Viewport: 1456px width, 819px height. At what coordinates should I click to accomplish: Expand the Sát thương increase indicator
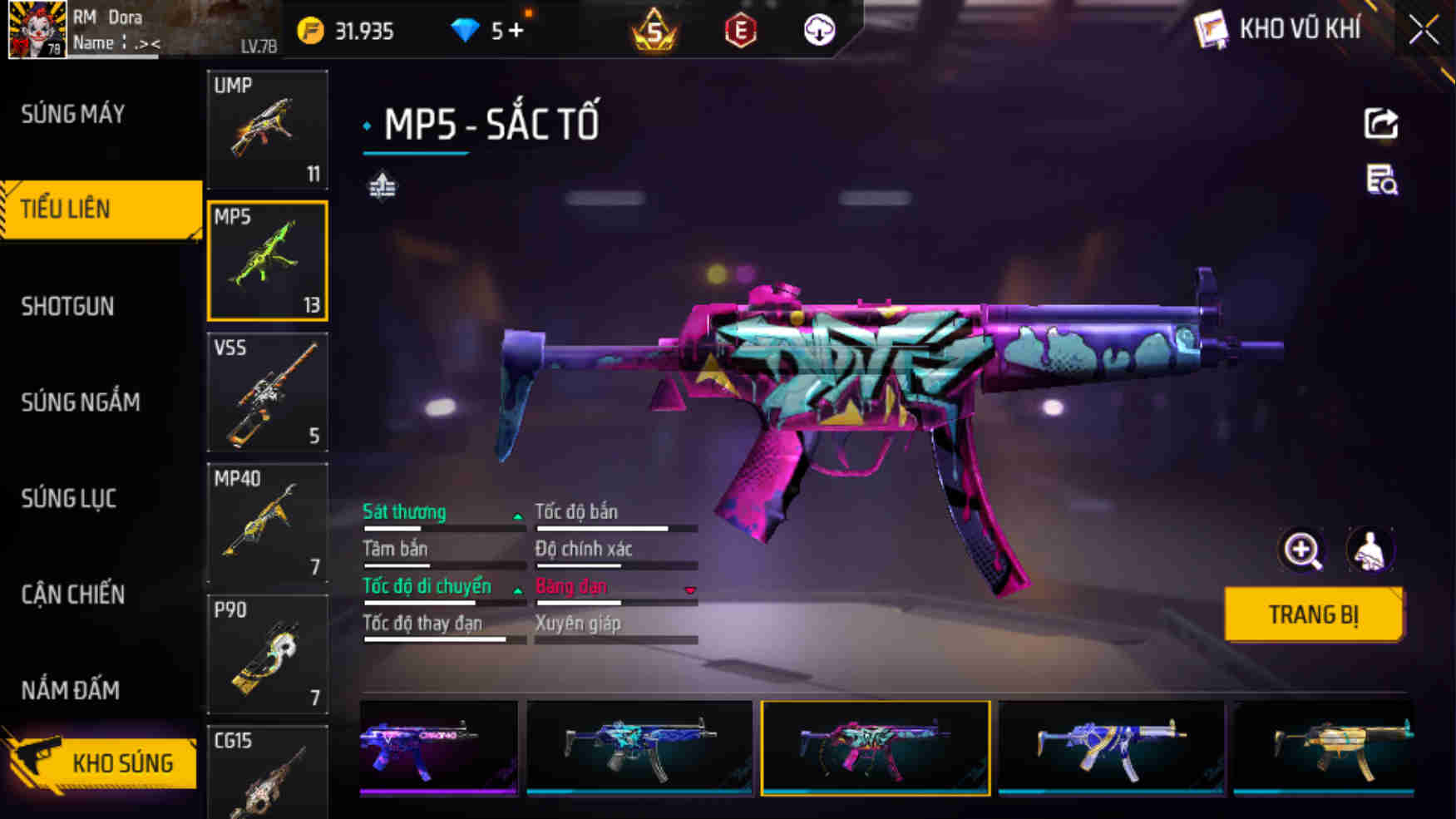[518, 516]
